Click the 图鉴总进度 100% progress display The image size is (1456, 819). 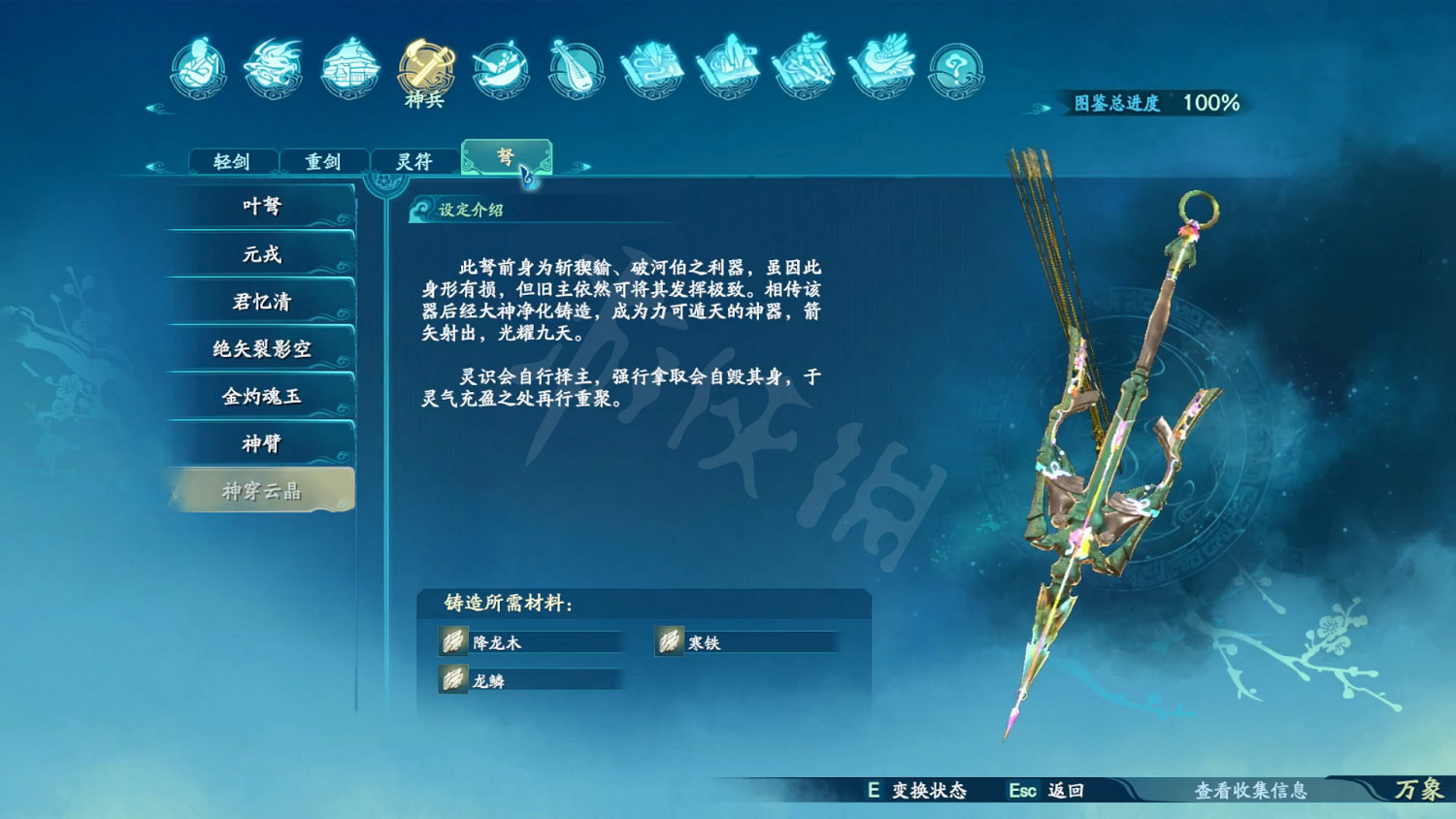(1155, 101)
